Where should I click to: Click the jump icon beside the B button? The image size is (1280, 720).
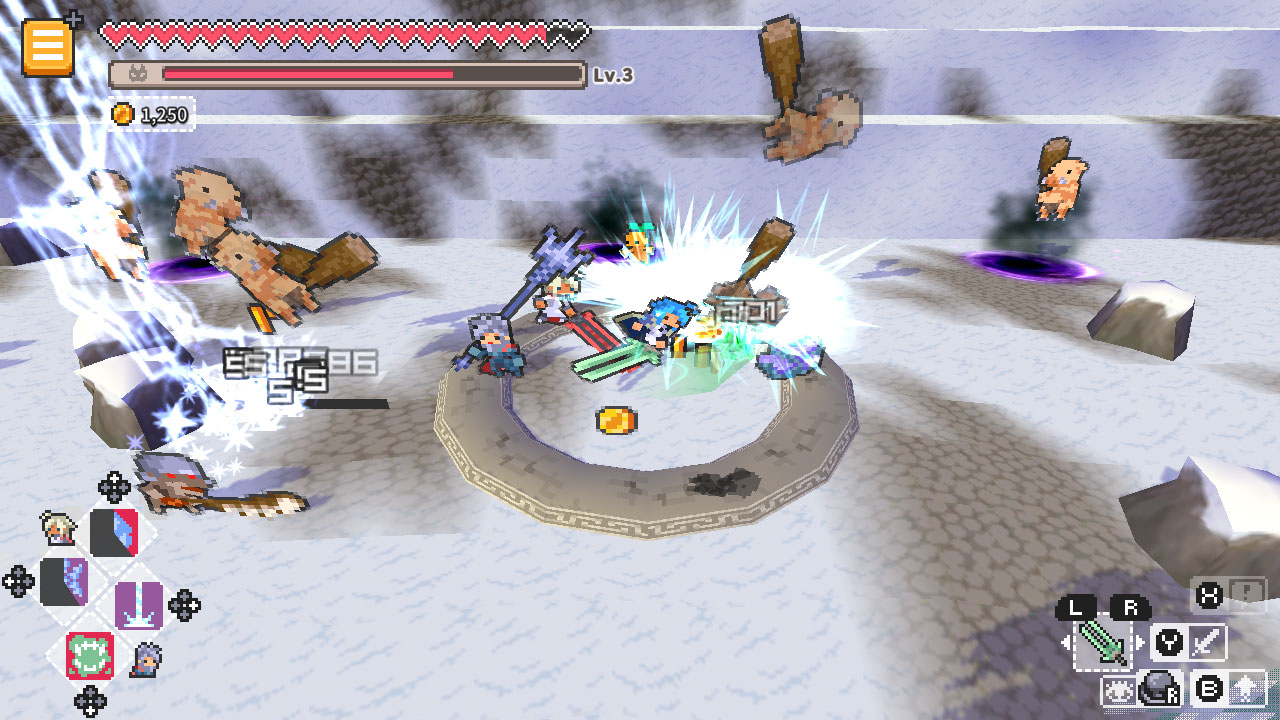(1247, 688)
